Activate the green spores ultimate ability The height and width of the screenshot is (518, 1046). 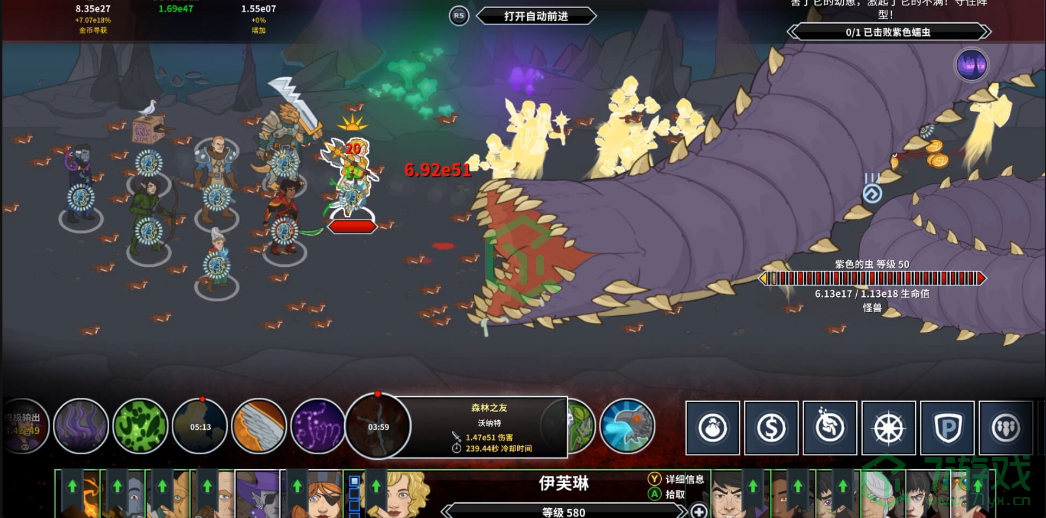(x=140, y=426)
